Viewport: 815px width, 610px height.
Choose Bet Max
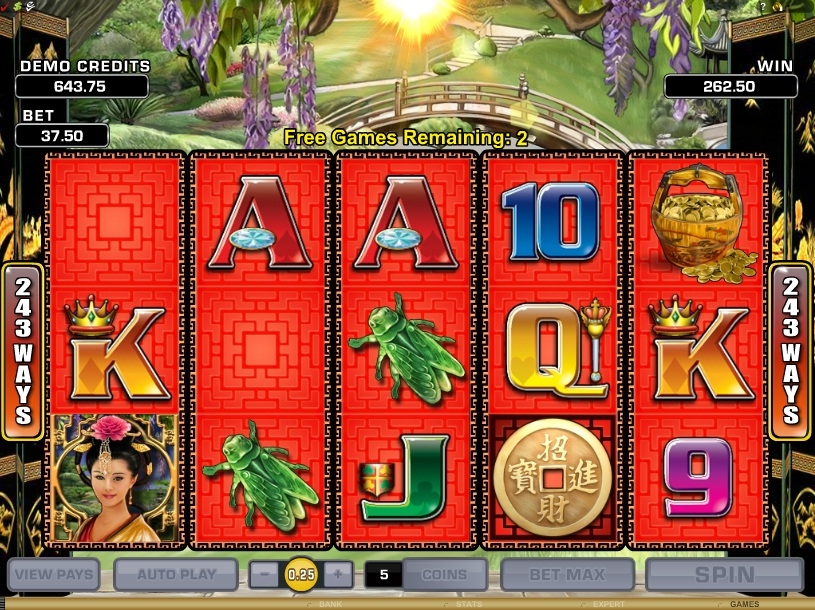567,575
